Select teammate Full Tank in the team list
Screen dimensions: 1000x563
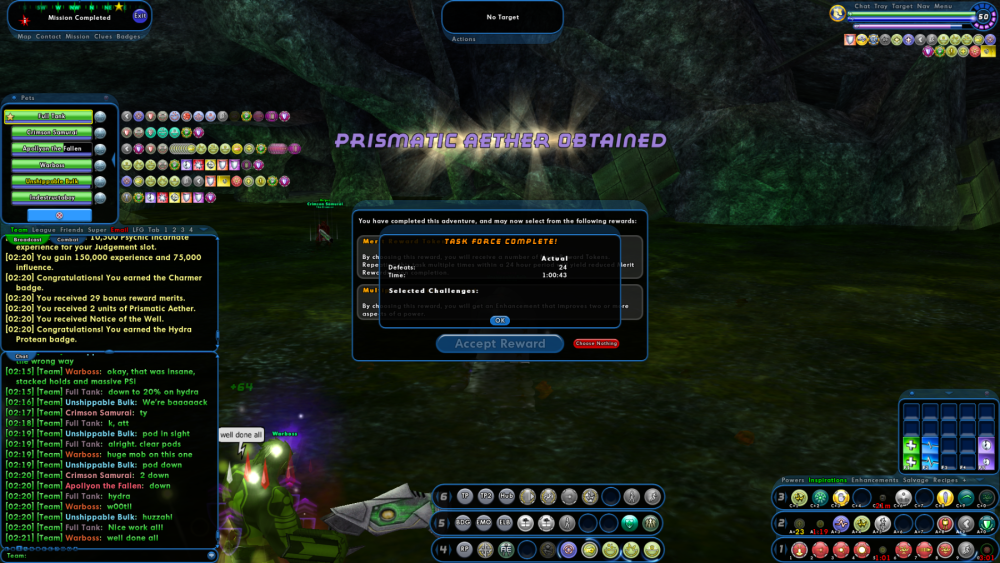pyautogui.click(x=52, y=117)
